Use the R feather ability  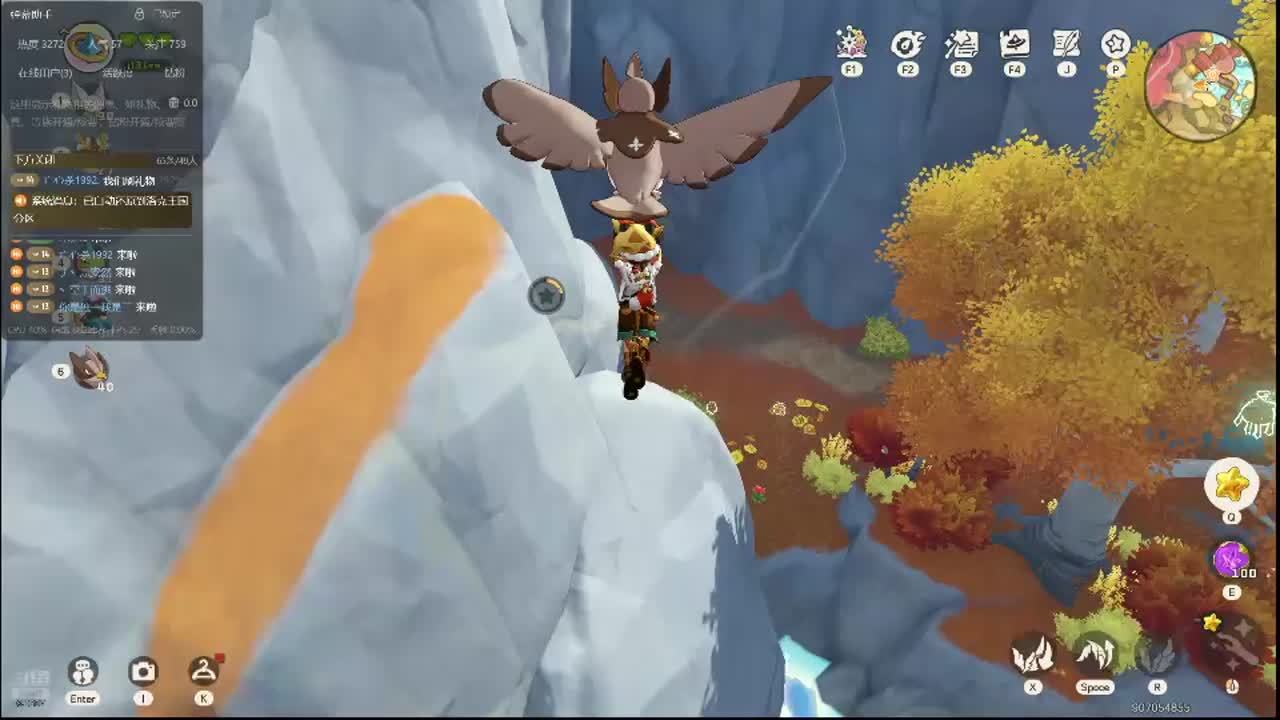tap(1157, 655)
